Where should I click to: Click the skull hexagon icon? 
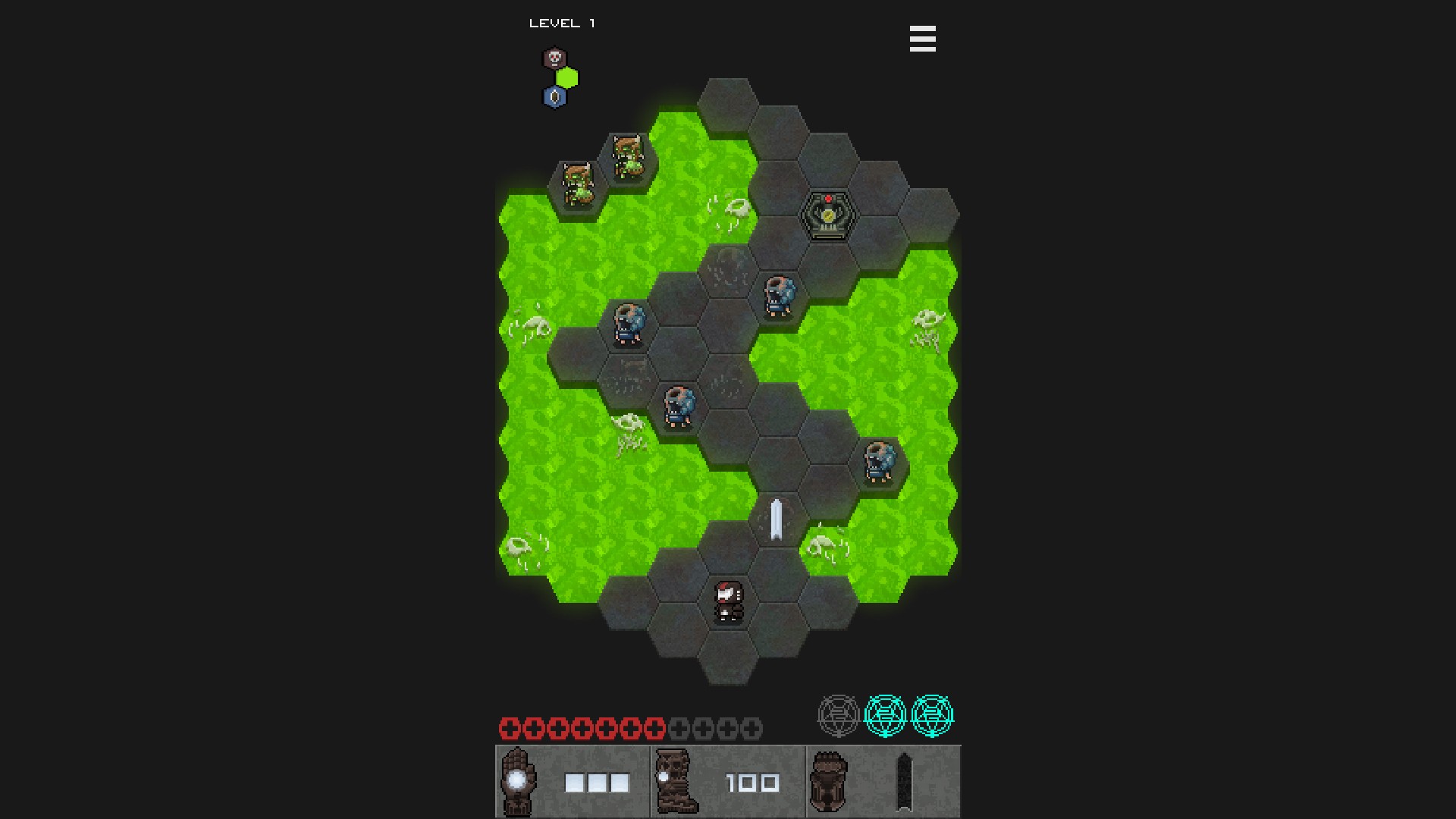click(554, 58)
